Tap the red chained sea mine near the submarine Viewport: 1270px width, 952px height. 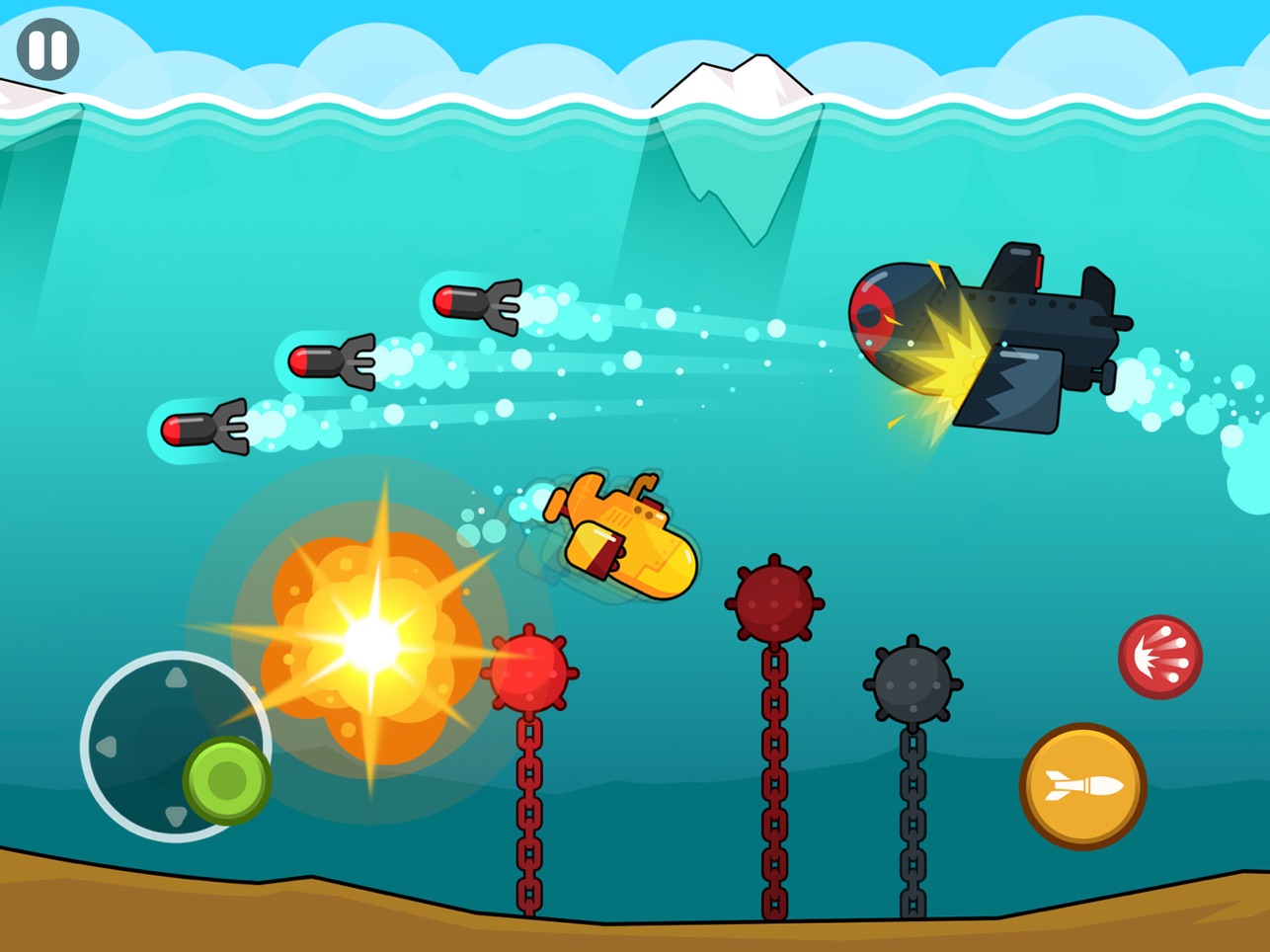coord(530,672)
